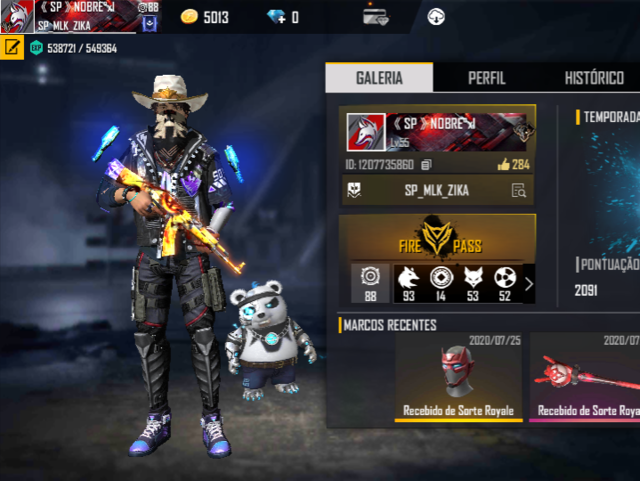
Task: Click the fox avatar in profile card
Action: 366,132
